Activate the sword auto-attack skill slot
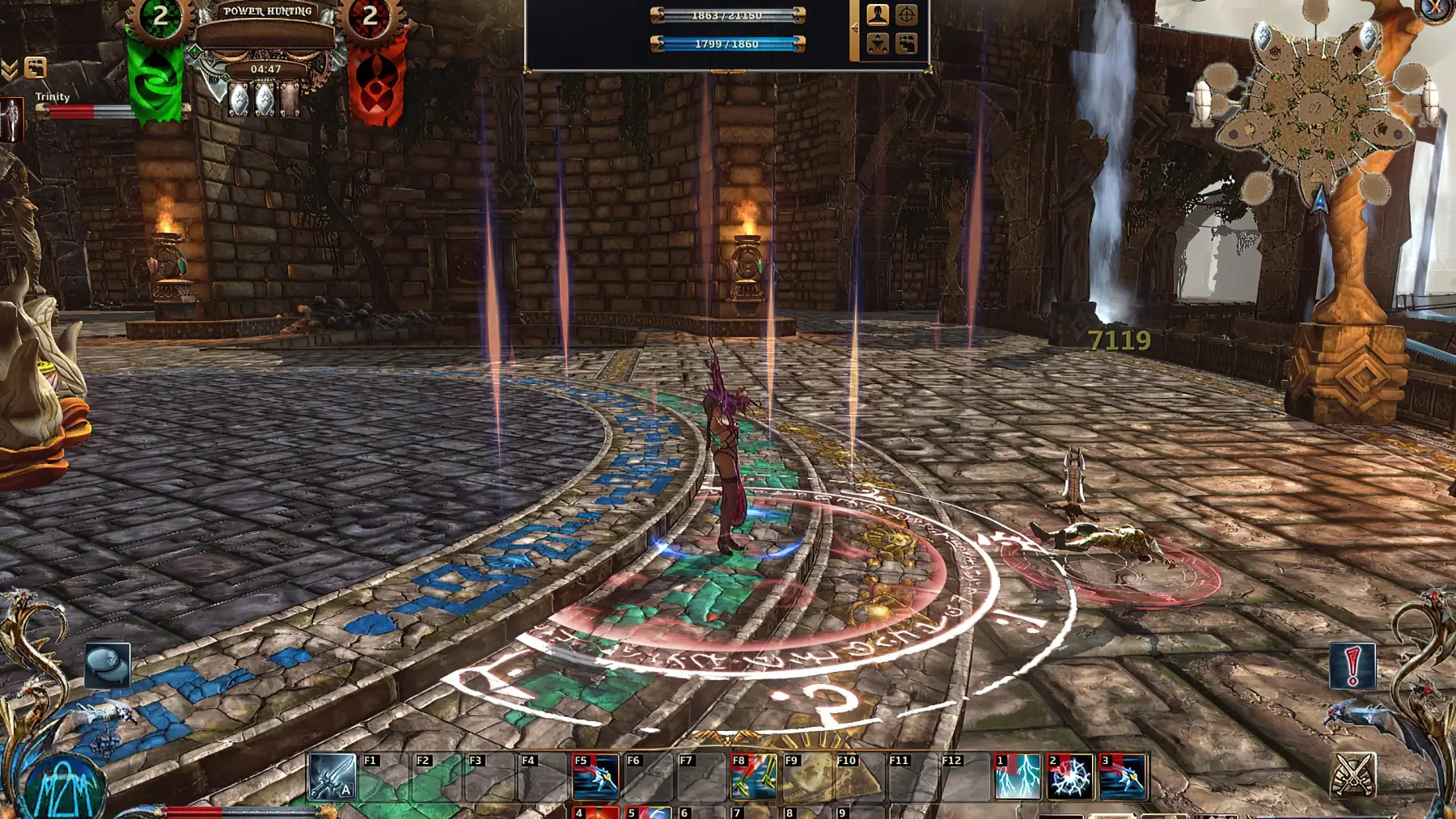 pos(332,777)
